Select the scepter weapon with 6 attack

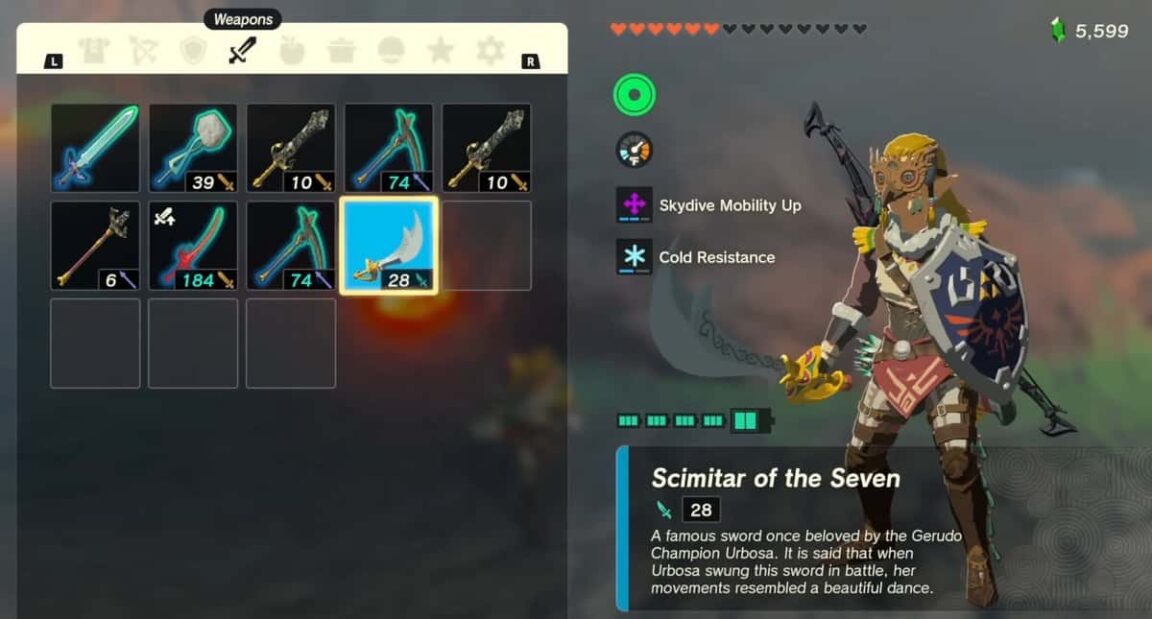[x=95, y=246]
